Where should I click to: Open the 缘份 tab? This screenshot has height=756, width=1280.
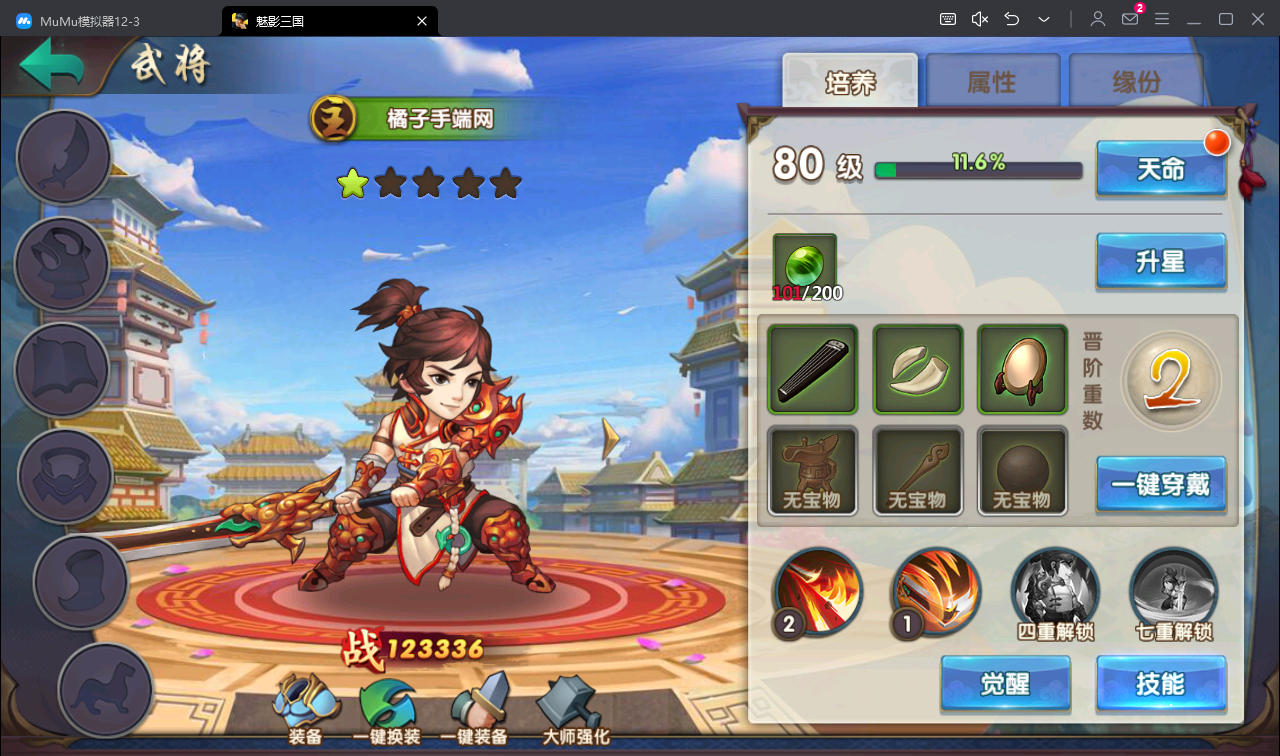tap(1136, 82)
